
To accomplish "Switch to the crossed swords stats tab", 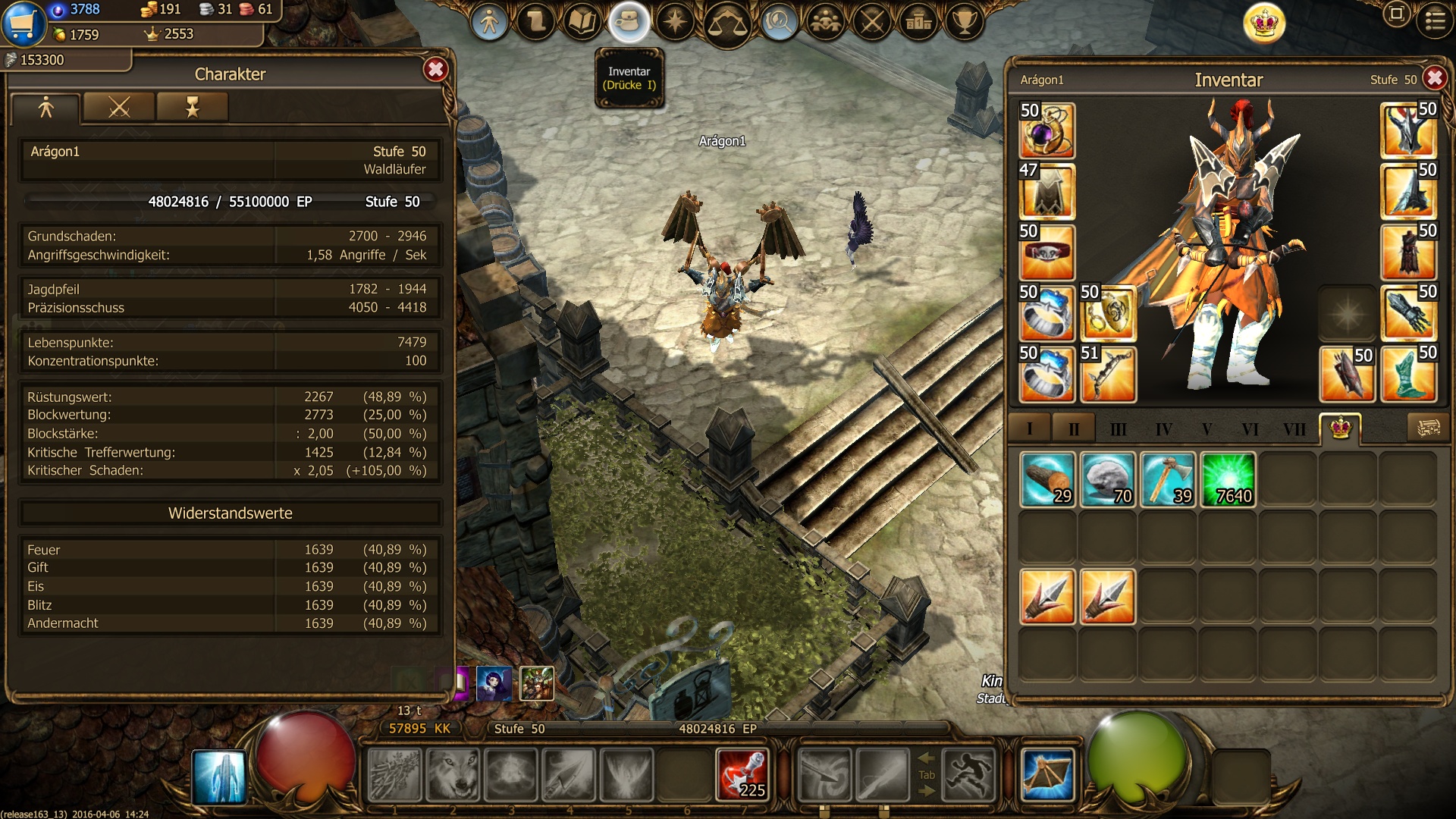I will tap(119, 108).
